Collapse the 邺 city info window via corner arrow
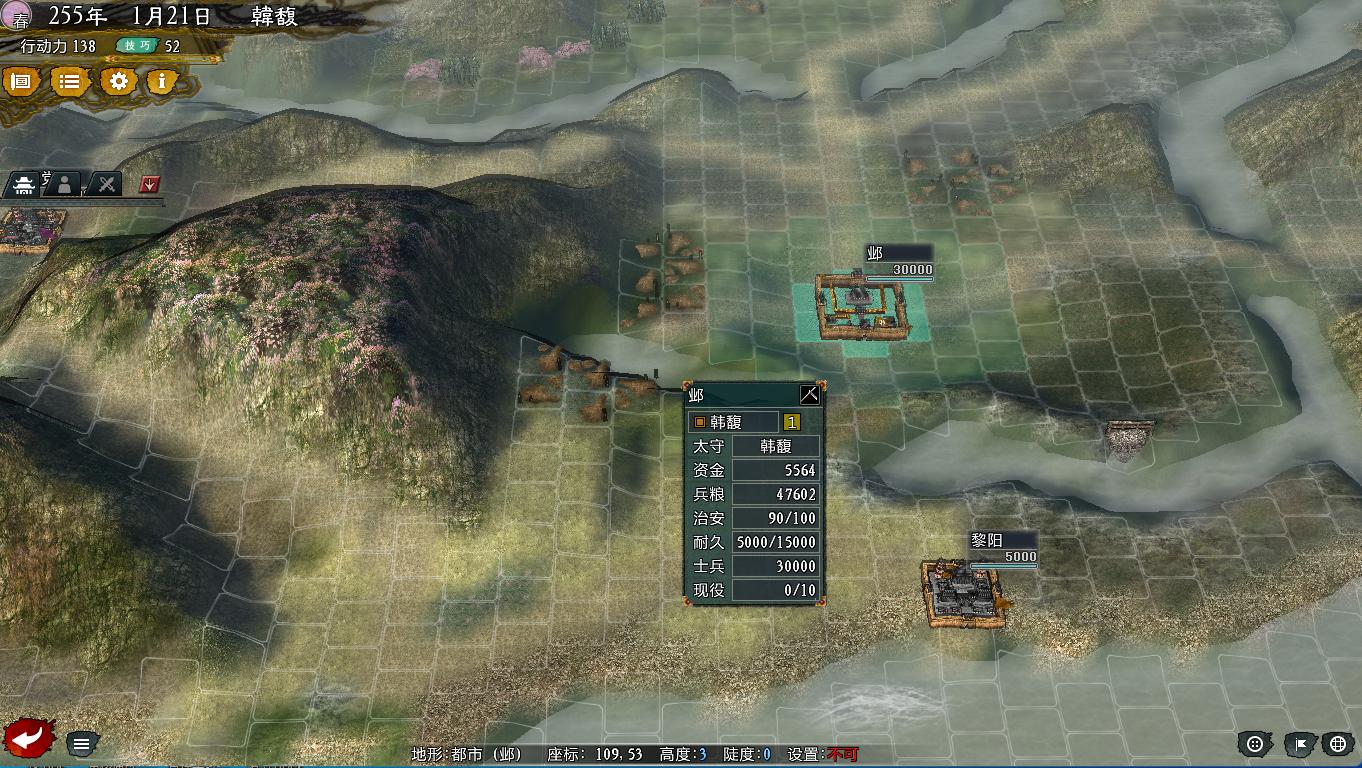 [808, 394]
